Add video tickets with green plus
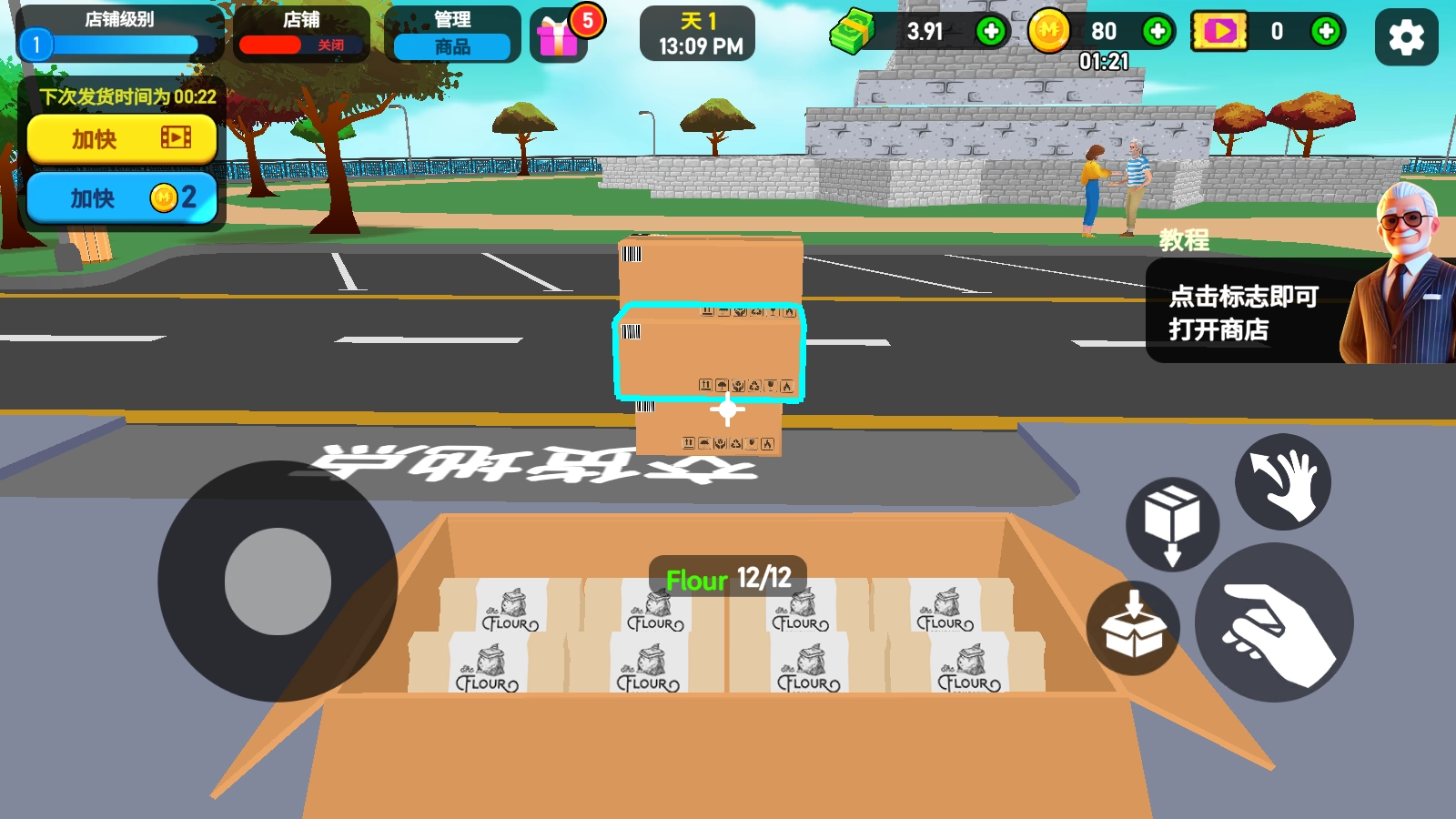The image size is (1456, 819). [x=1325, y=32]
